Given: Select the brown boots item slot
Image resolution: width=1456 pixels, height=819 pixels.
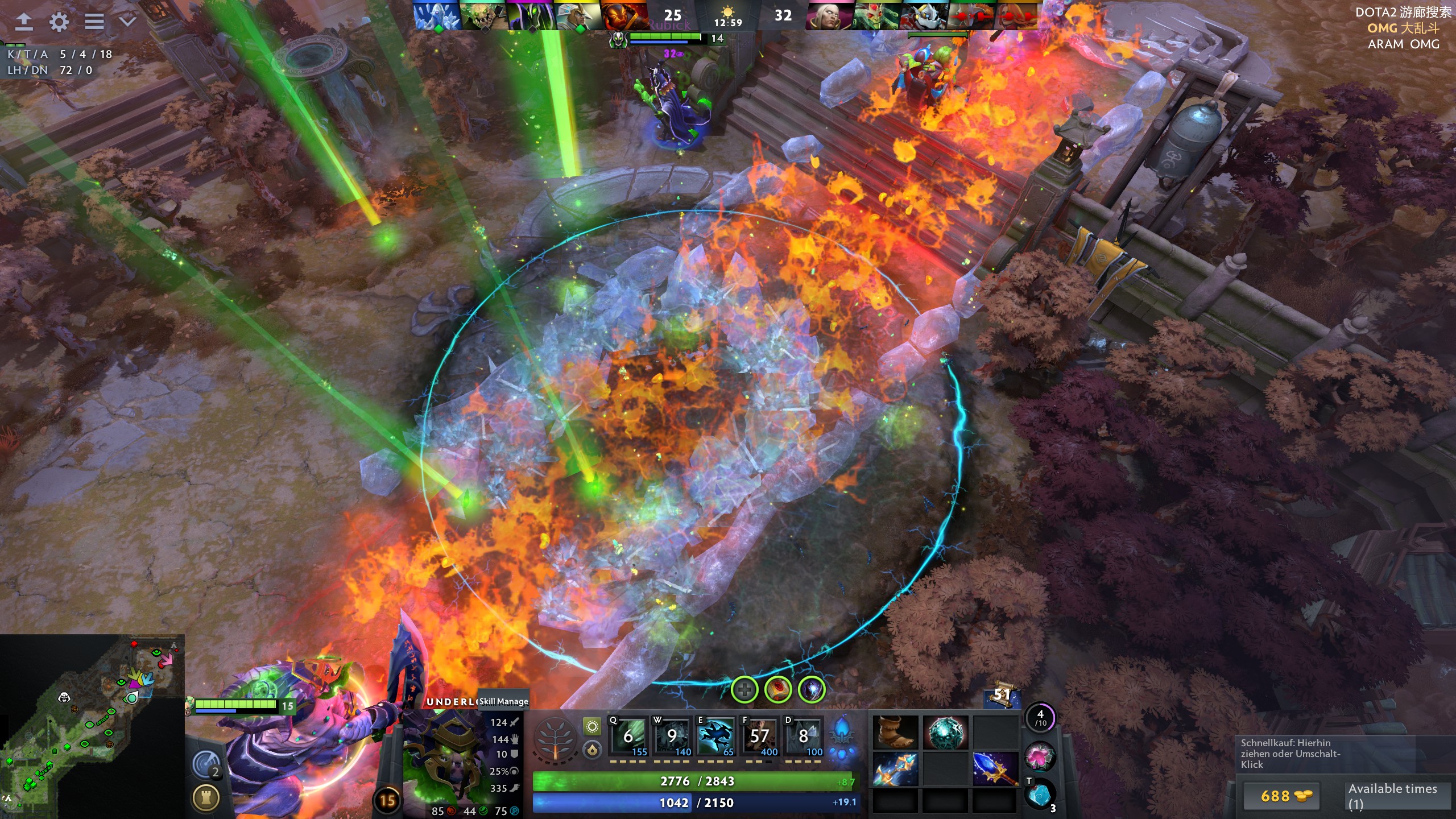Looking at the screenshot, I should click(x=895, y=732).
